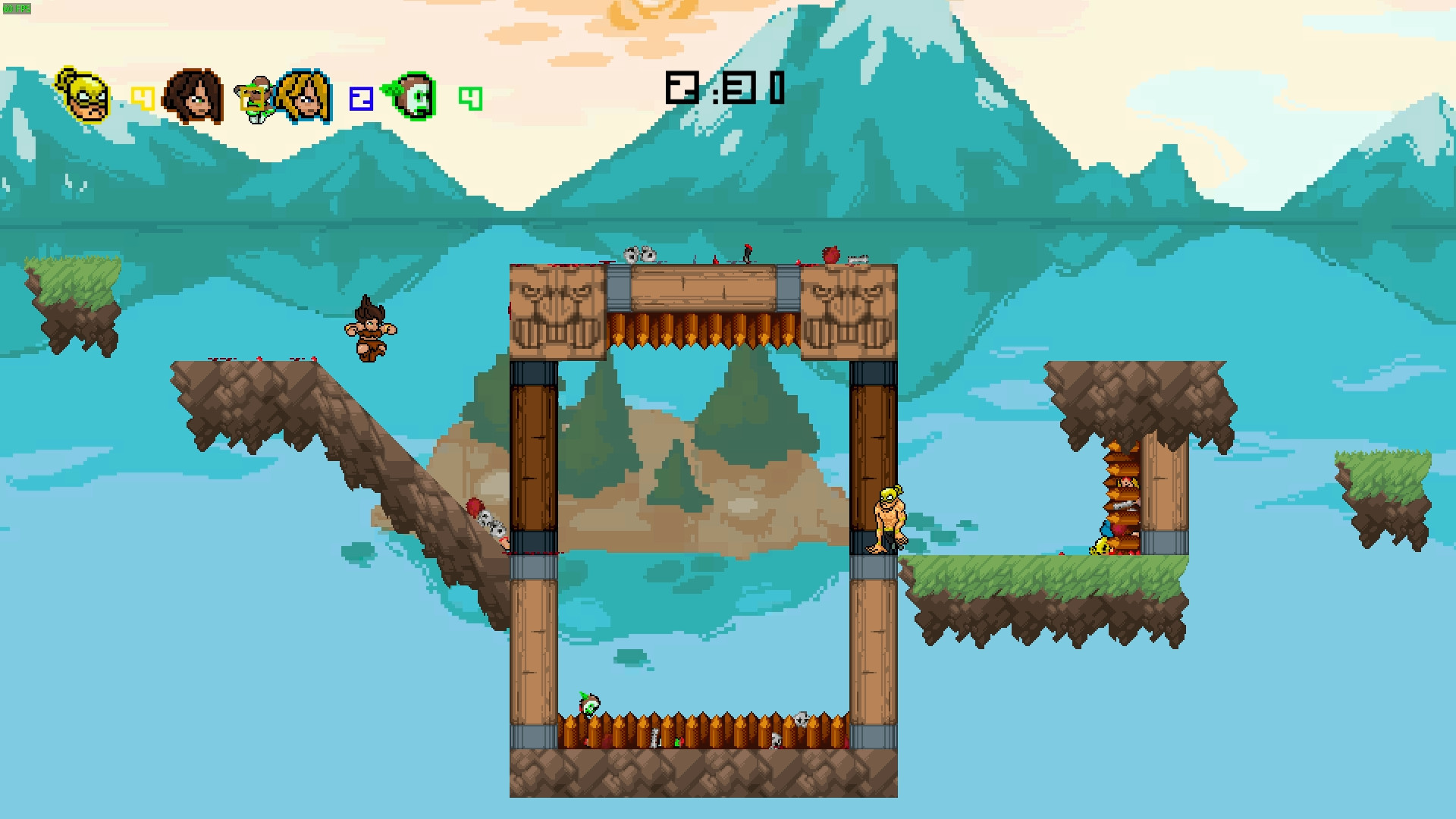The height and width of the screenshot is (819, 1456).
Task: Select the green-feathered skull in the pit
Action: [588, 705]
